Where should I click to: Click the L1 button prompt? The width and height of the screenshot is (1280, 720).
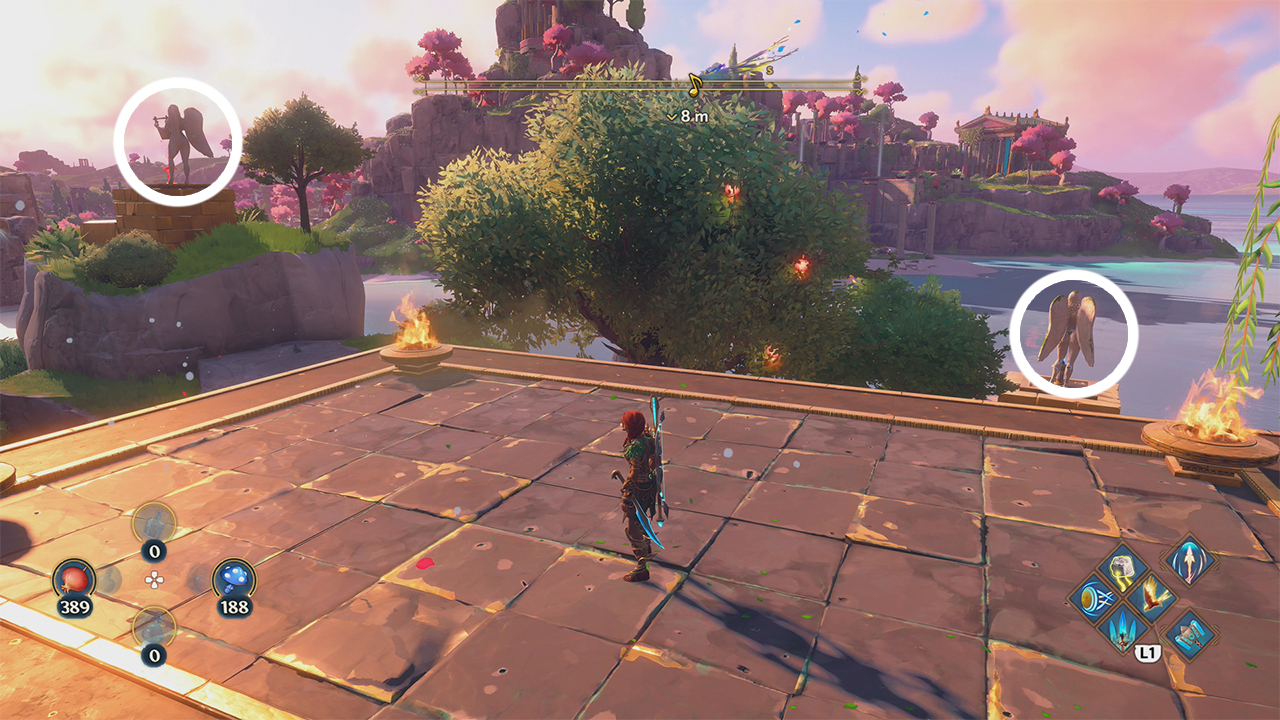click(1148, 653)
